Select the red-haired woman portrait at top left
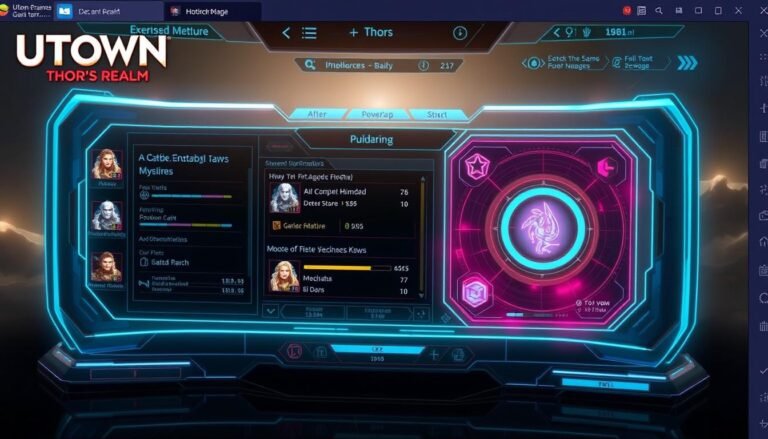The image size is (768, 439). [107, 164]
